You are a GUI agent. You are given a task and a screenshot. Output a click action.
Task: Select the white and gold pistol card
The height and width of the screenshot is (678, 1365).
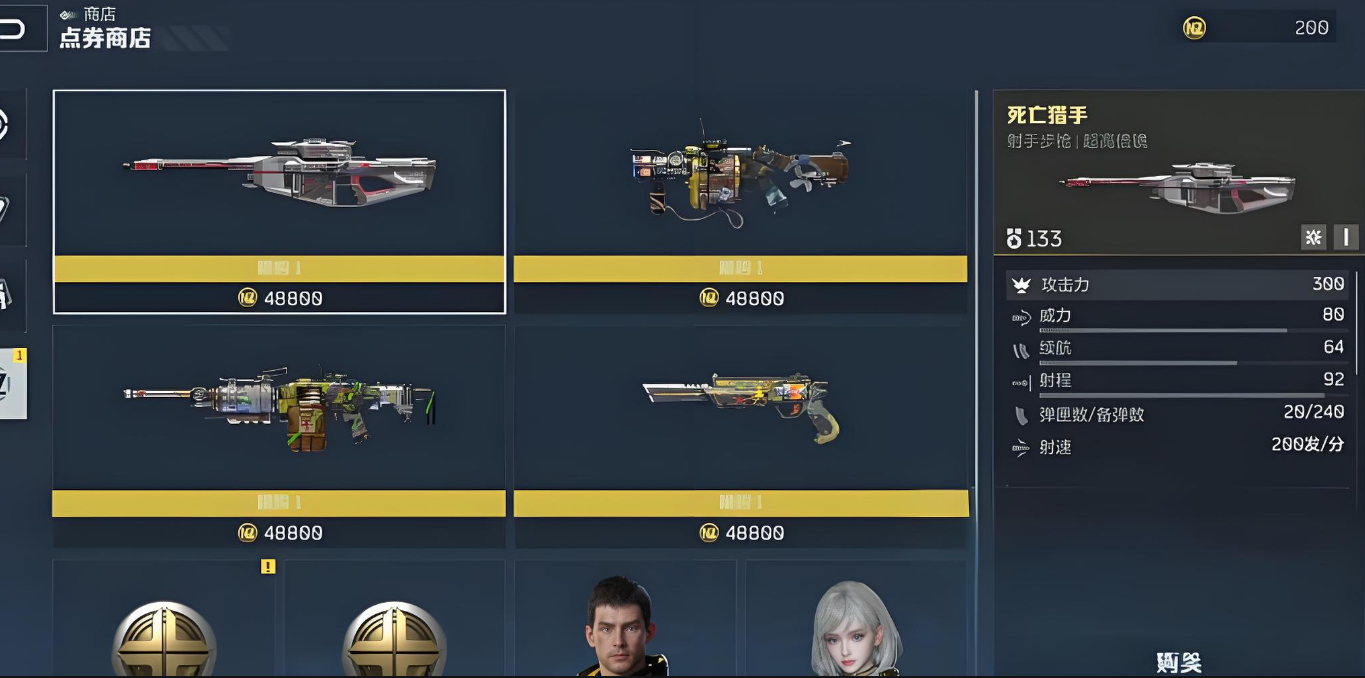[740, 435]
